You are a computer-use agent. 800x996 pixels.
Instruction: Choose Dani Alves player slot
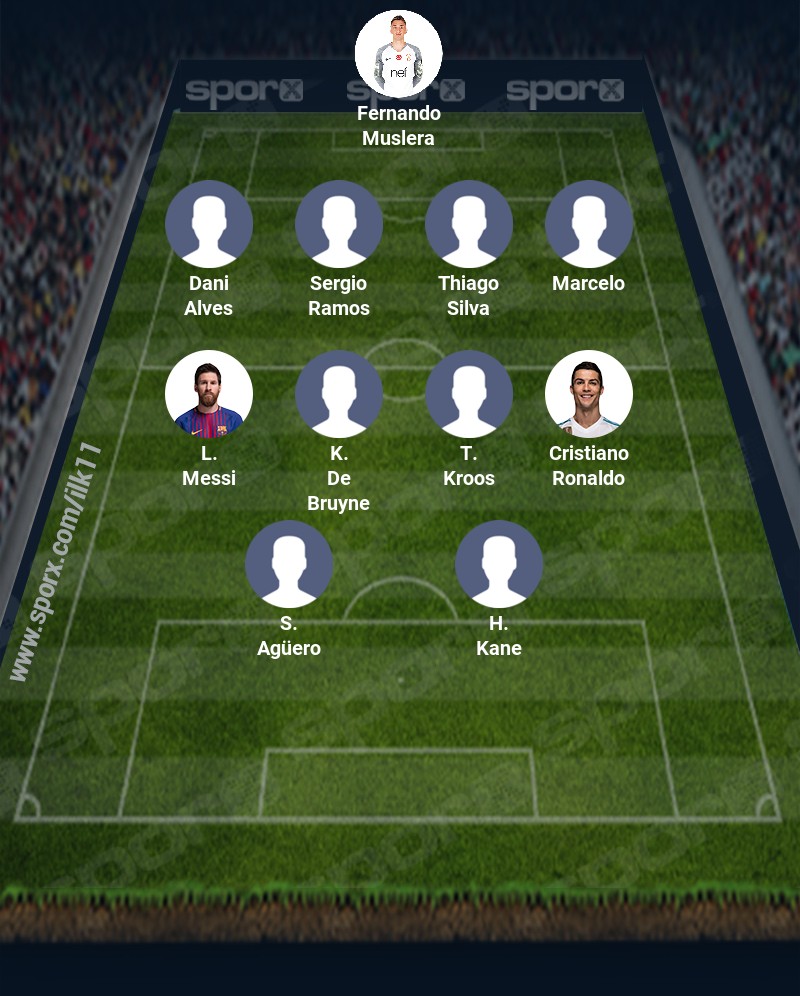pos(209,224)
